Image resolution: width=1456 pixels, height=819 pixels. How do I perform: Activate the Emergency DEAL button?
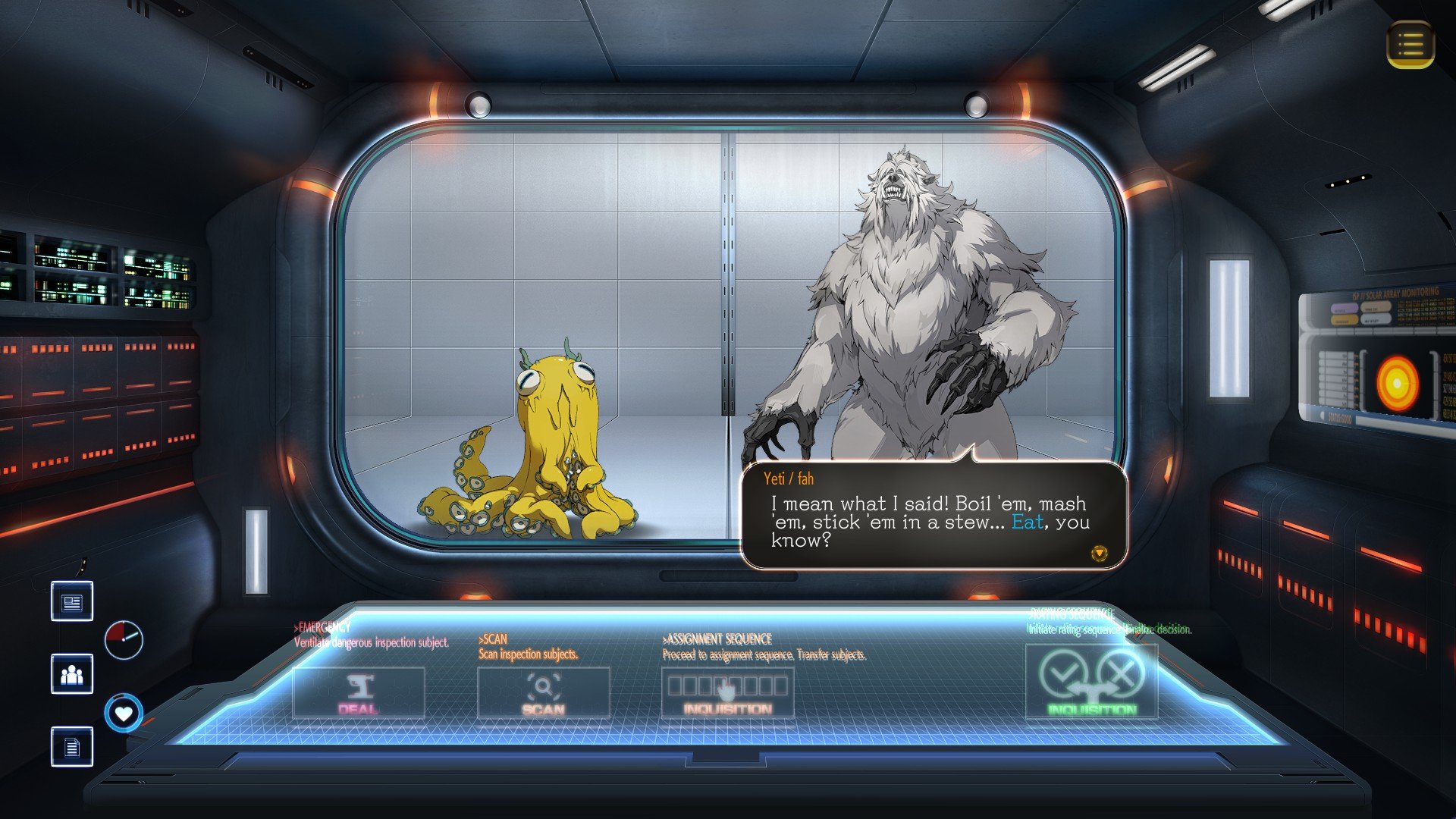click(x=358, y=692)
